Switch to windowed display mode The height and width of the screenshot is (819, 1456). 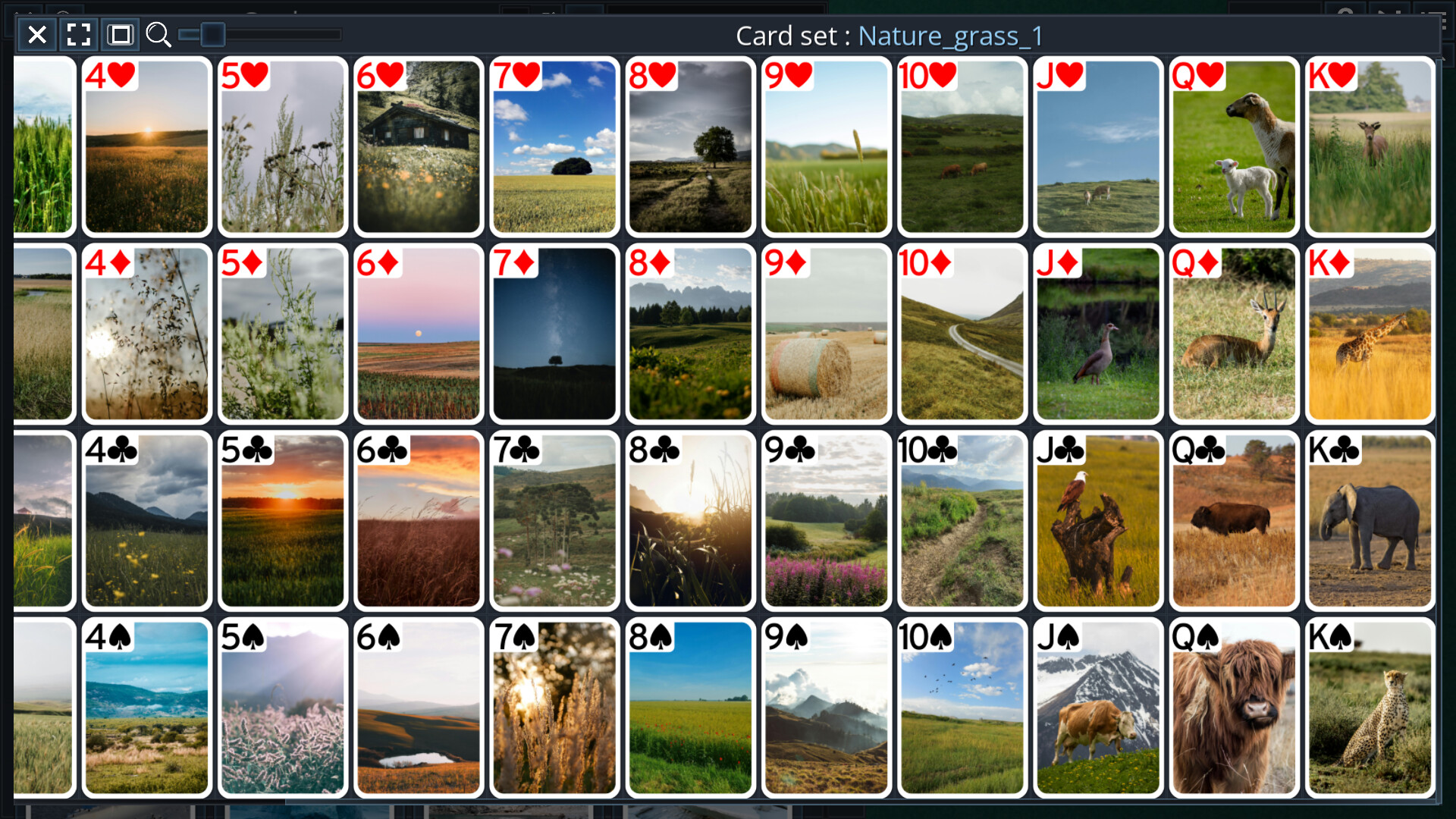click(120, 34)
